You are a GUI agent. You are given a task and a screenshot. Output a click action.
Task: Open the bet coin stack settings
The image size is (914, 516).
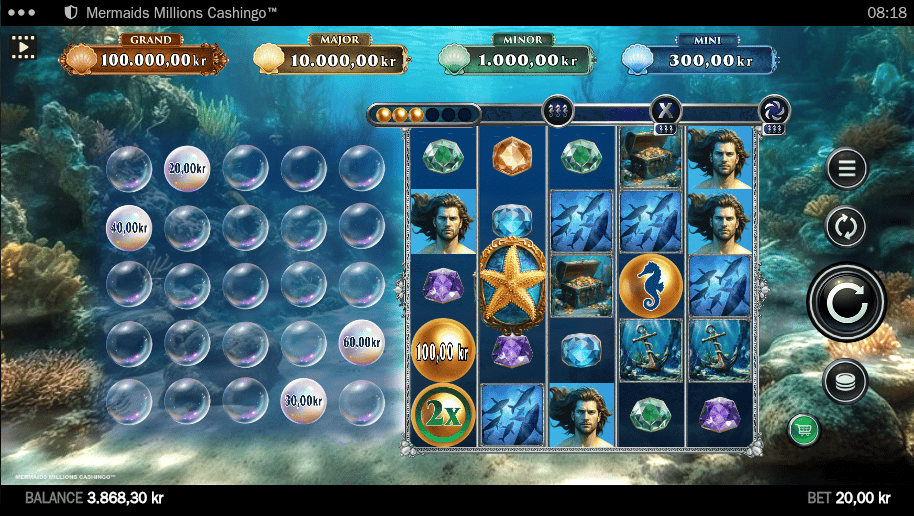click(x=845, y=380)
